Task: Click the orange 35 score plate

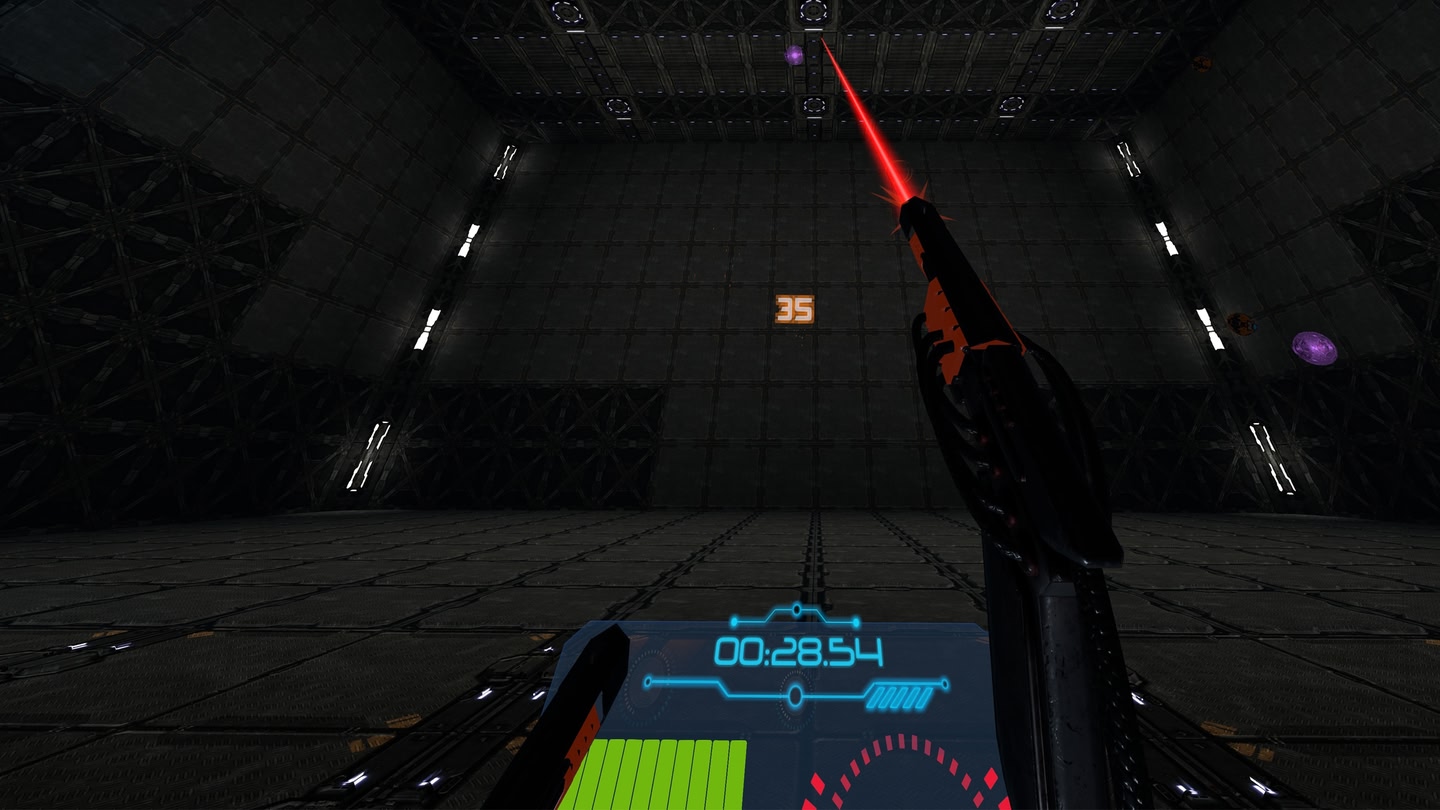Action: coord(793,308)
